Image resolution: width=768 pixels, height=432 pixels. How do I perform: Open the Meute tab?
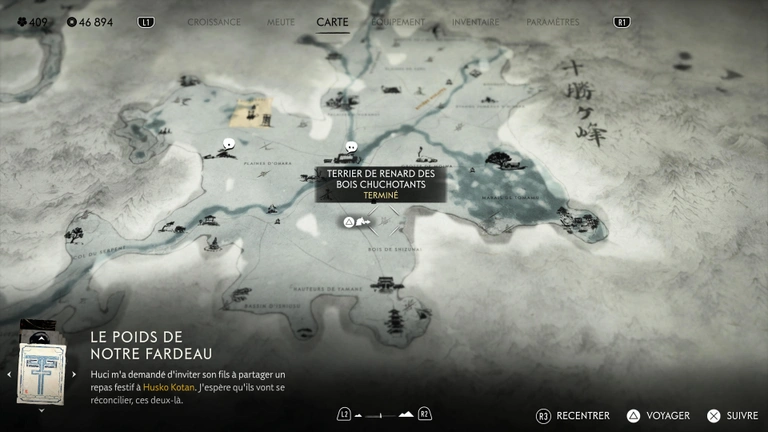[x=280, y=22]
